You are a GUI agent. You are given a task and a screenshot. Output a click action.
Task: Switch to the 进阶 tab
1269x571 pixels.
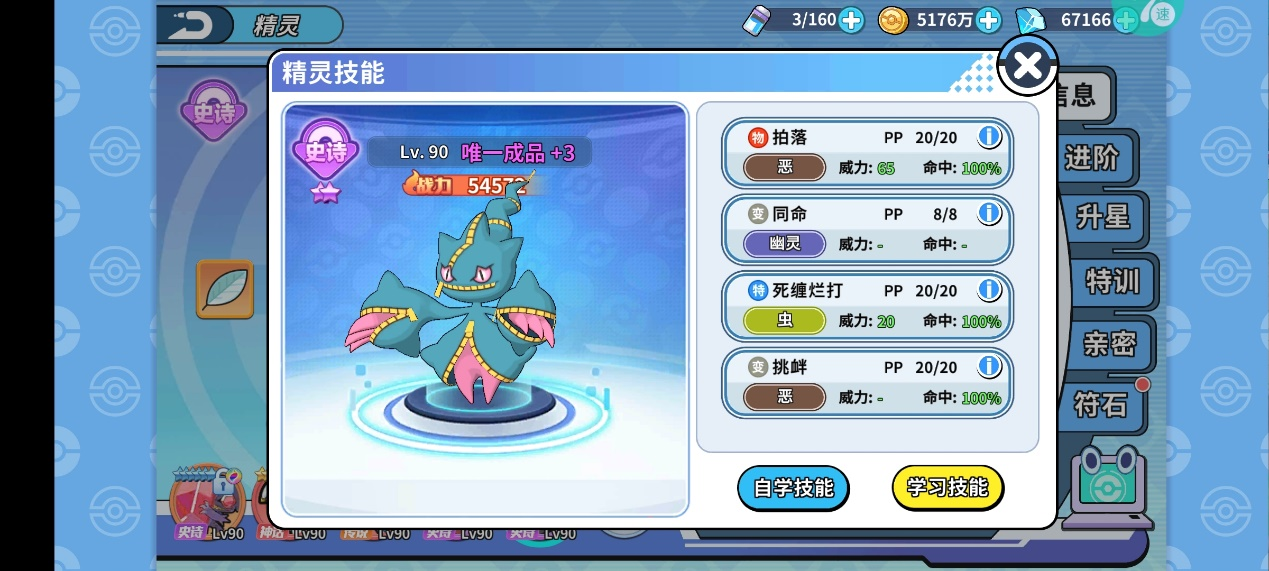click(x=1091, y=158)
